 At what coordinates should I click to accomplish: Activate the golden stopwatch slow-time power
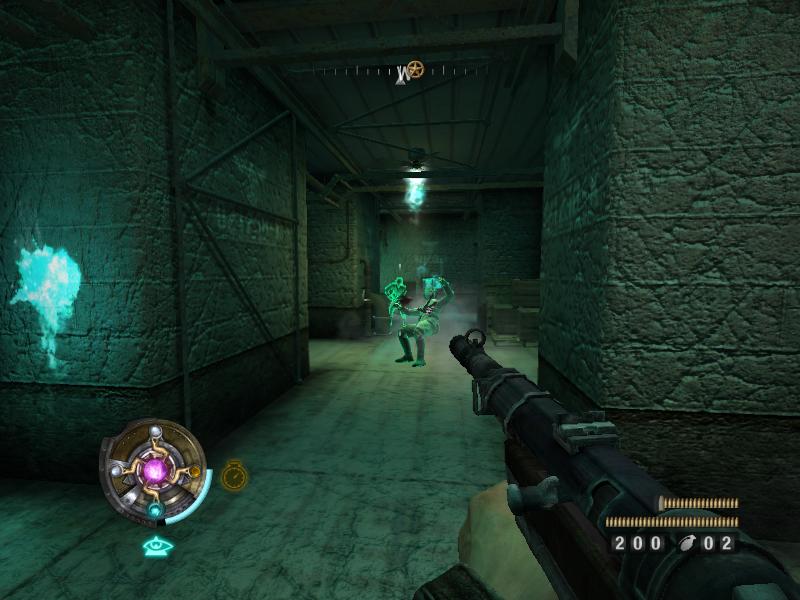(234, 474)
